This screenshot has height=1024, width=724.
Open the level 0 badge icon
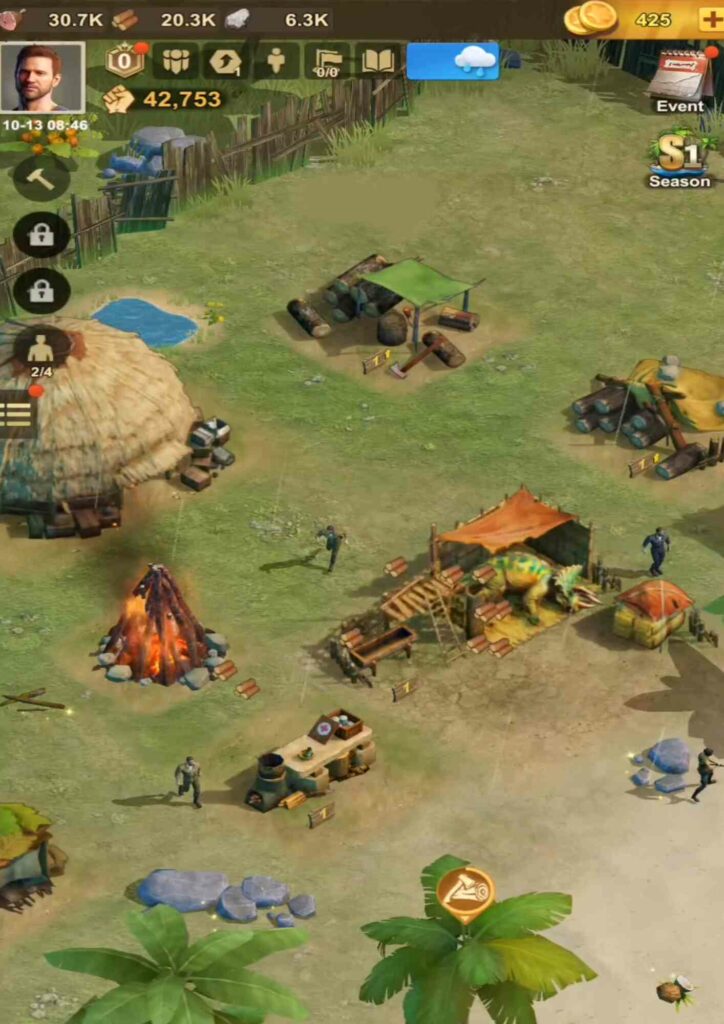pos(126,61)
